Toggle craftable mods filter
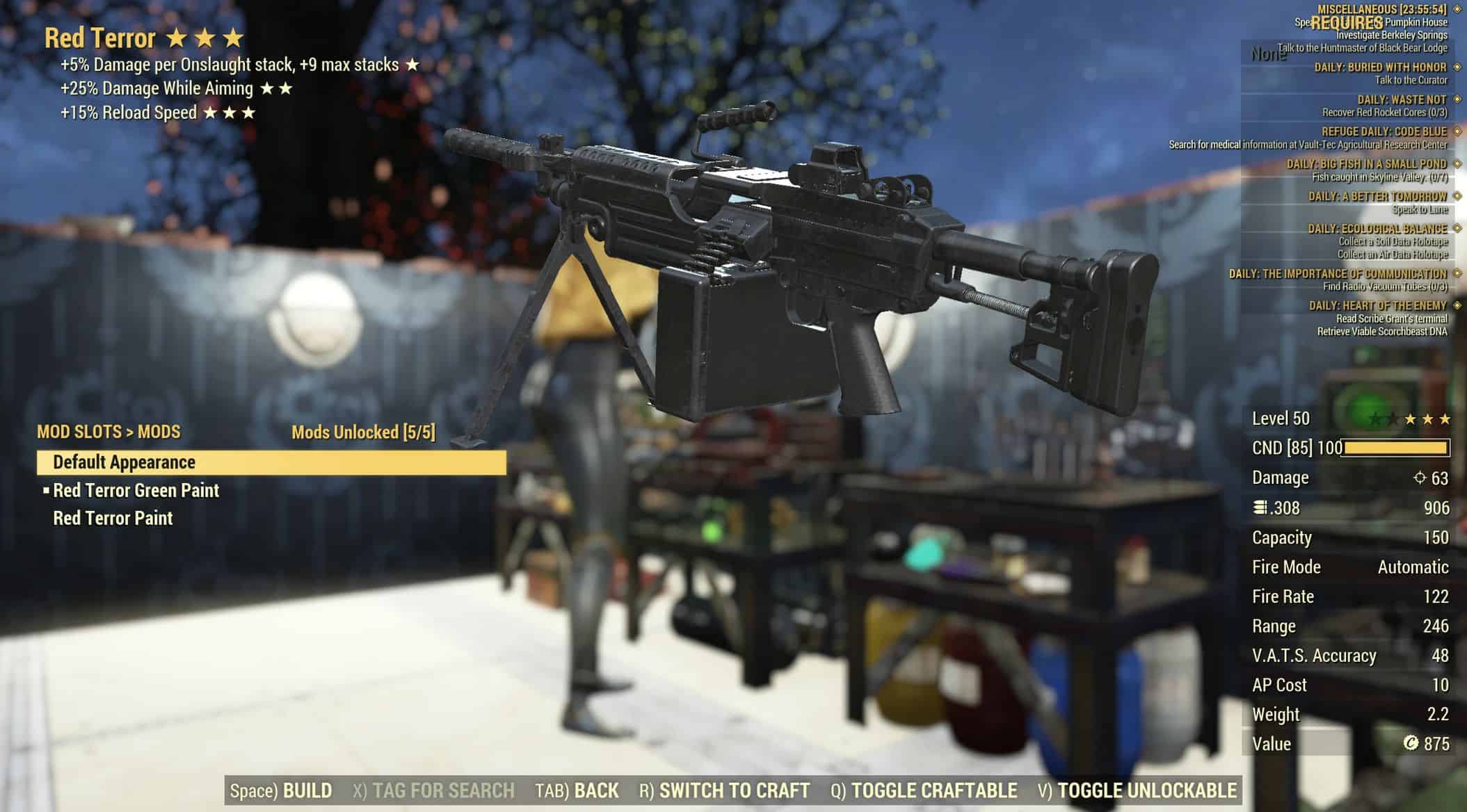The image size is (1467, 812). [924, 790]
